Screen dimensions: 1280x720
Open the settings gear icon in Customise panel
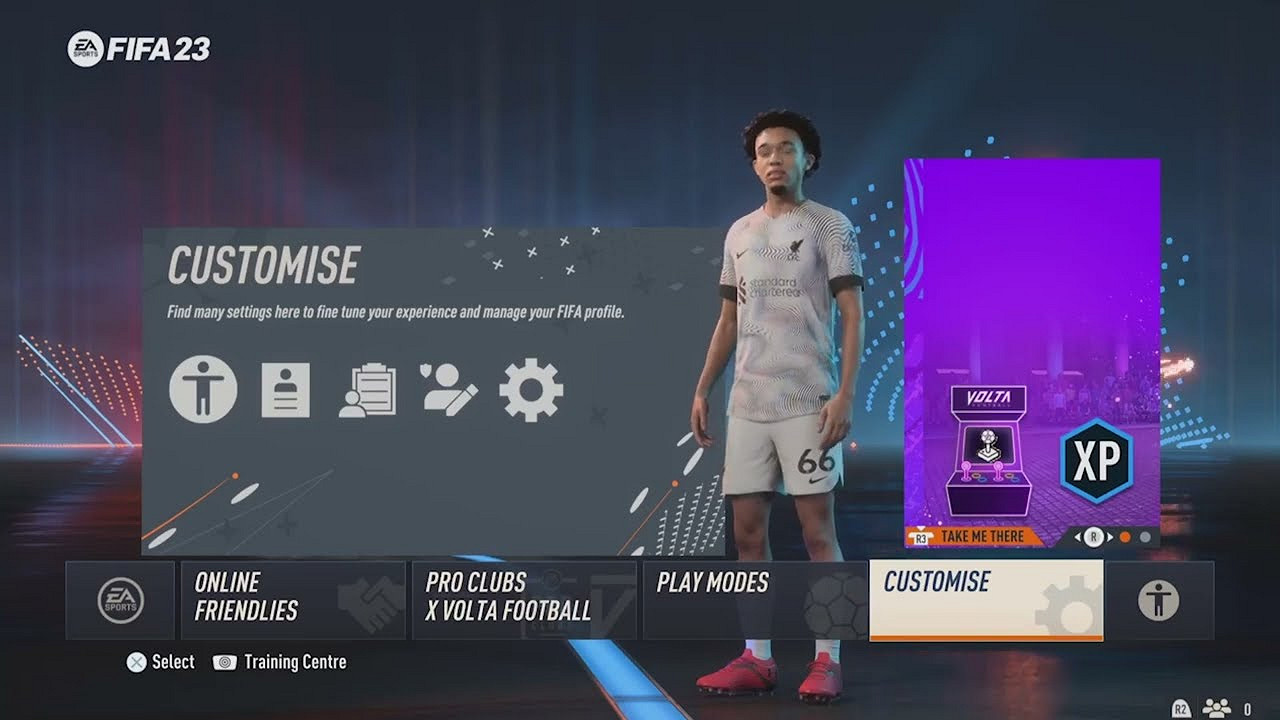tap(529, 391)
